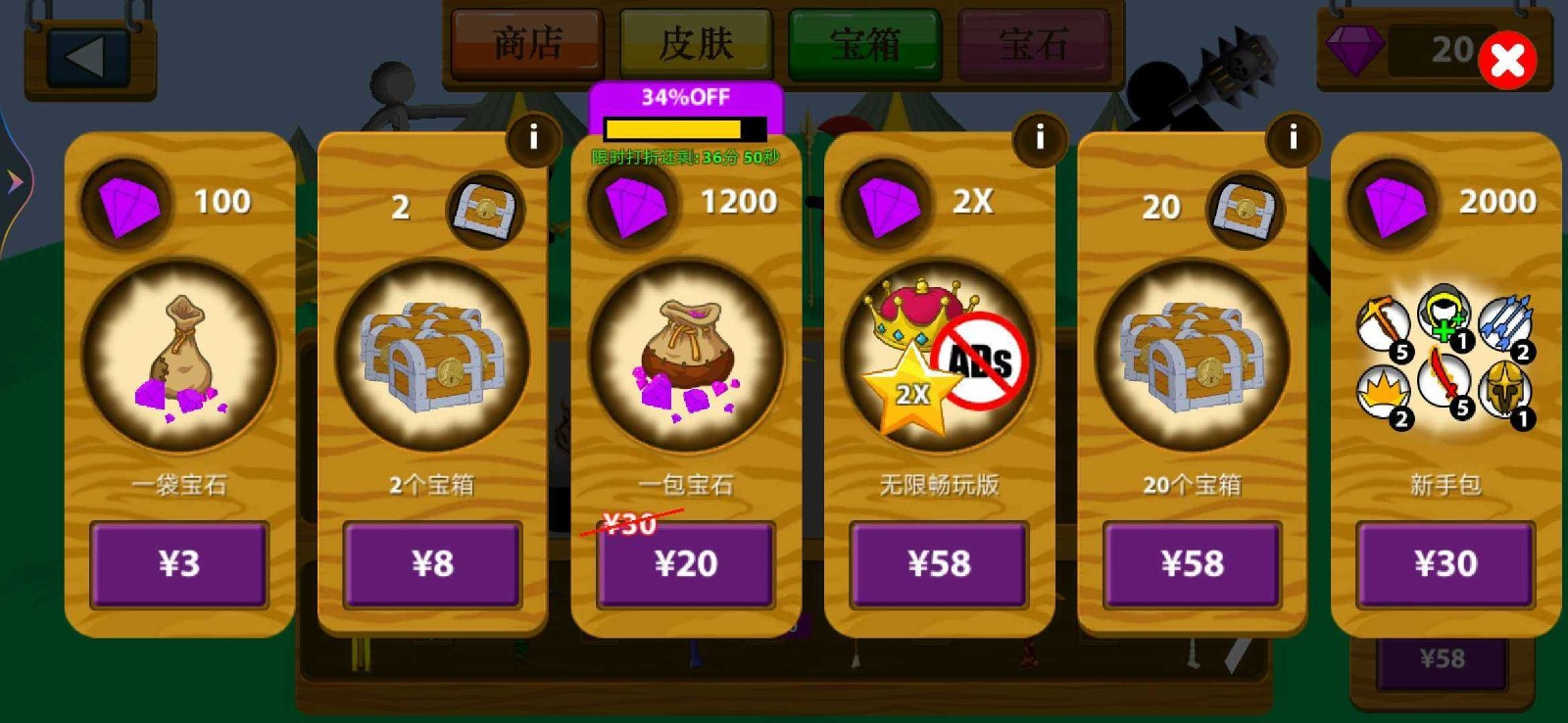Click the No-ADs symbol on 无限畅玩版
This screenshot has width=1568, height=723.
tap(980, 362)
